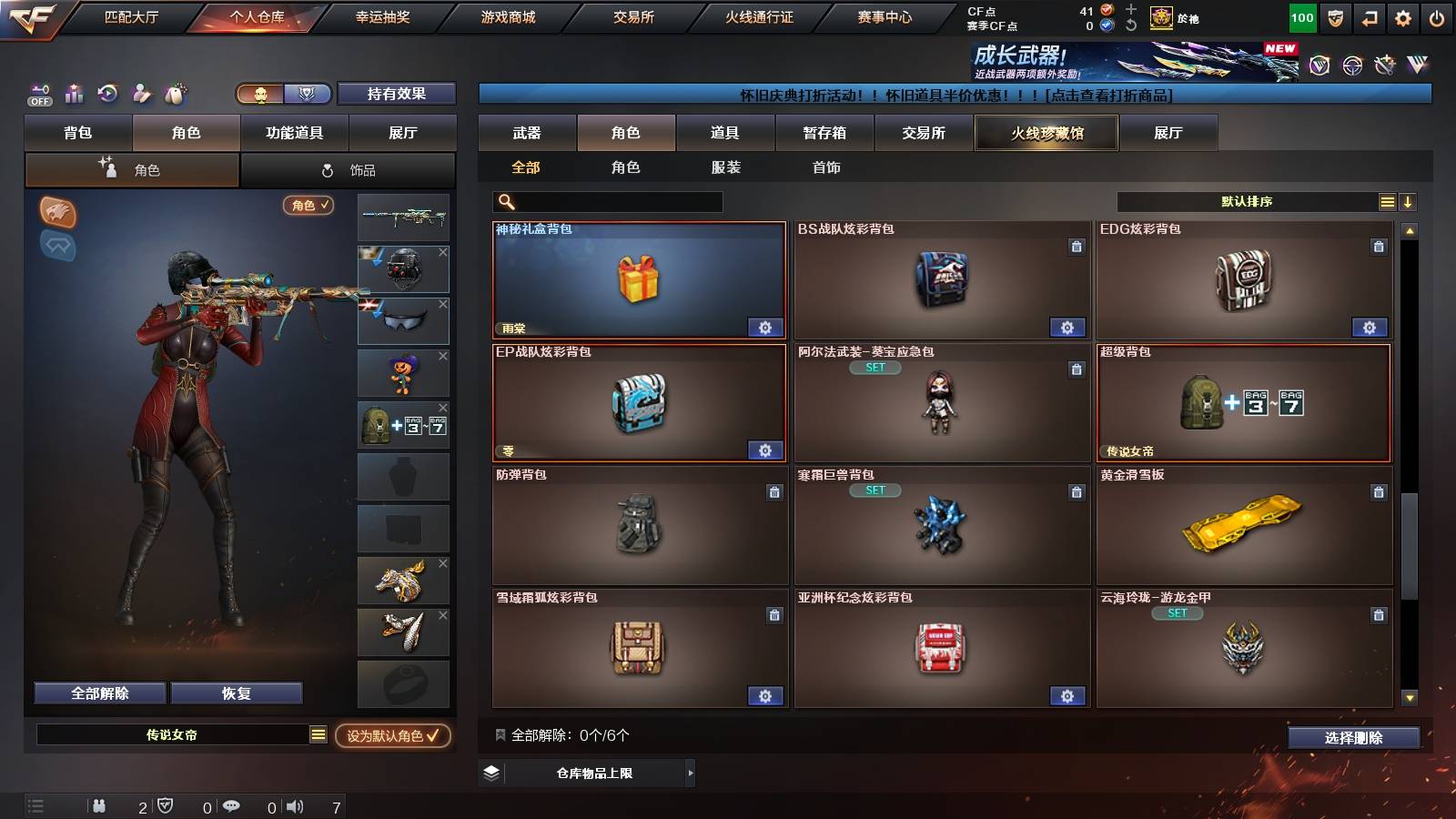Switch to the 火线珍藏馆 tab

click(1046, 133)
